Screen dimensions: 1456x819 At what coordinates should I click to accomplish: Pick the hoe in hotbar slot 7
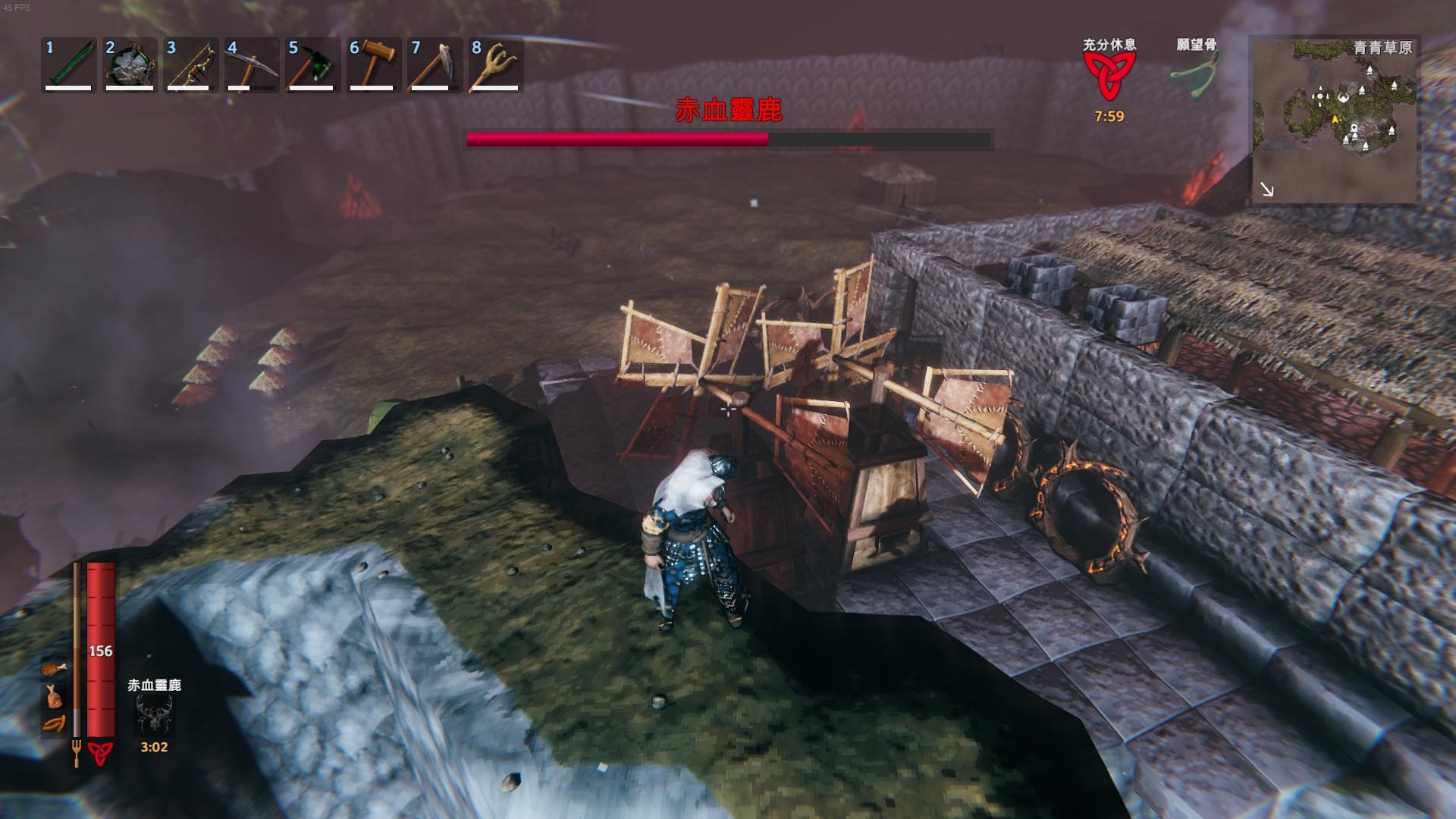434,65
